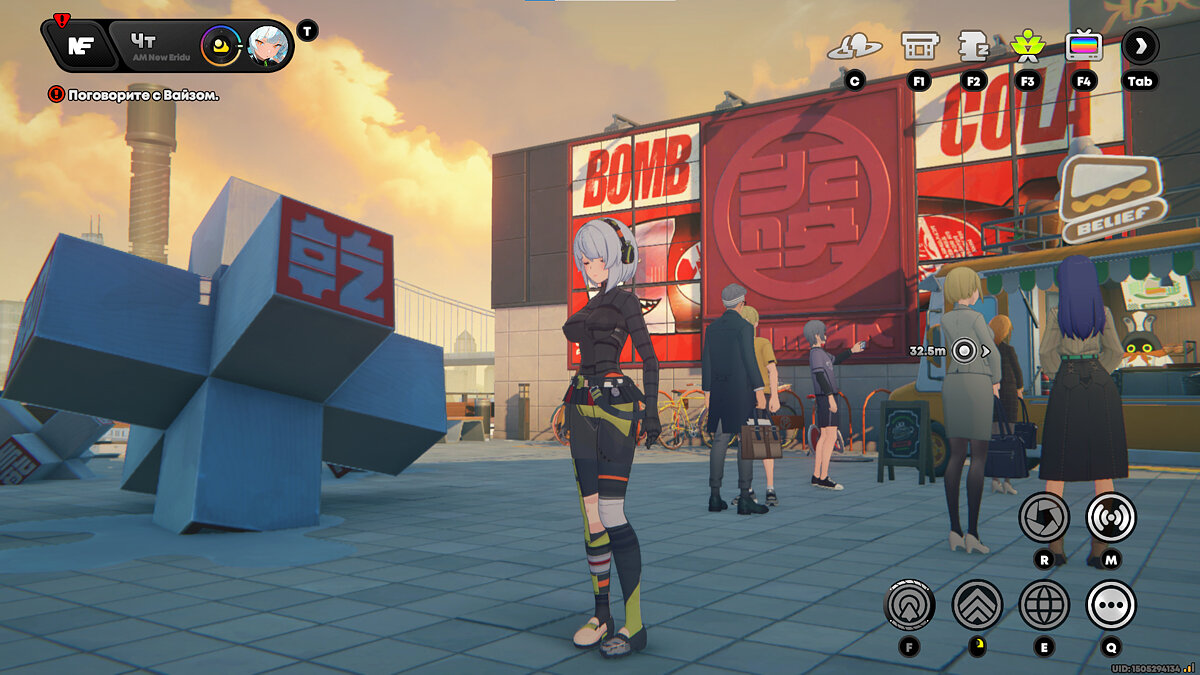Open the shop storefront icon
This screenshot has width=1200, height=675.
(919, 46)
